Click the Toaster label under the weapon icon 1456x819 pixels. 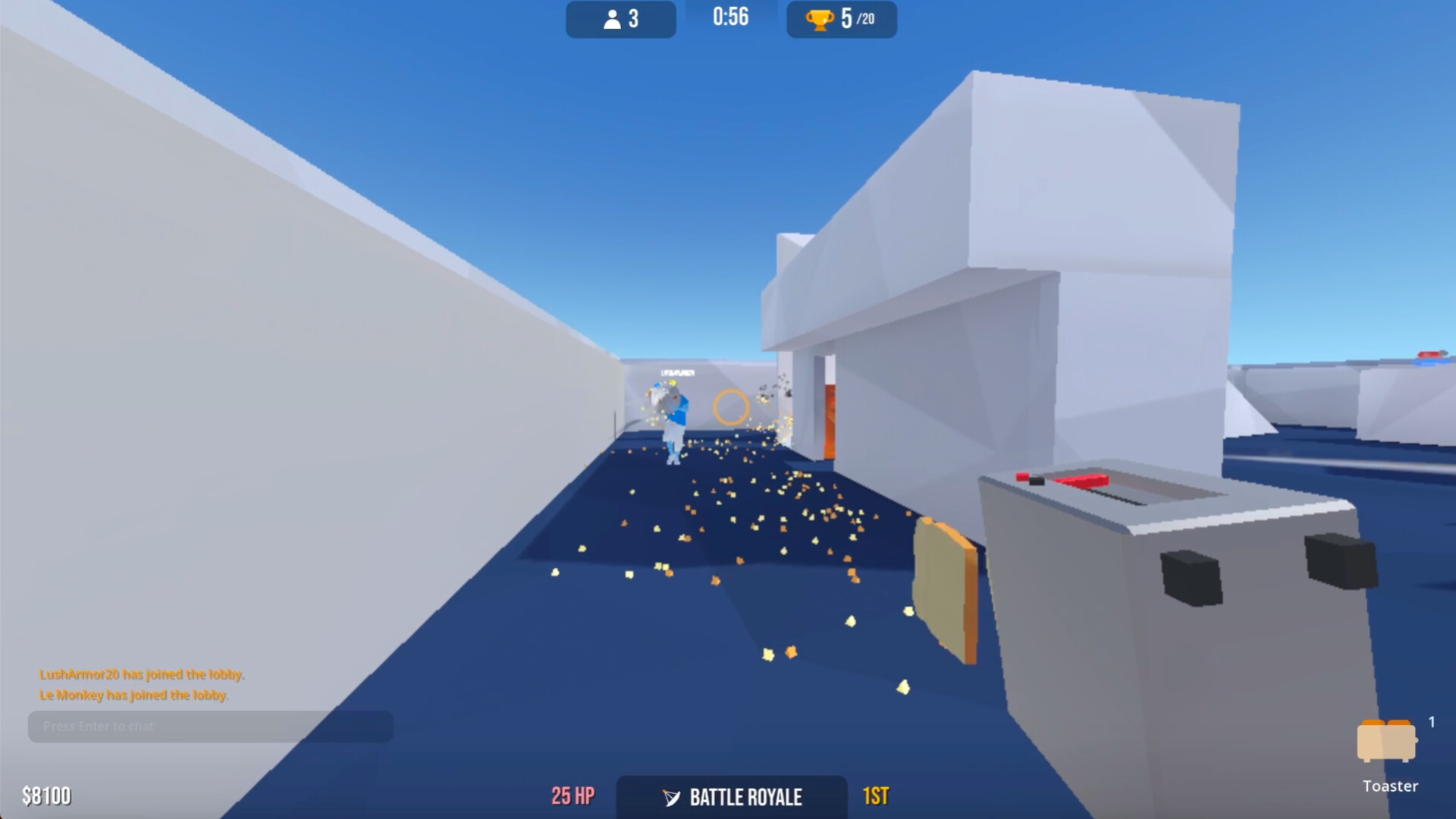pyautogui.click(x=1392, y=786)
